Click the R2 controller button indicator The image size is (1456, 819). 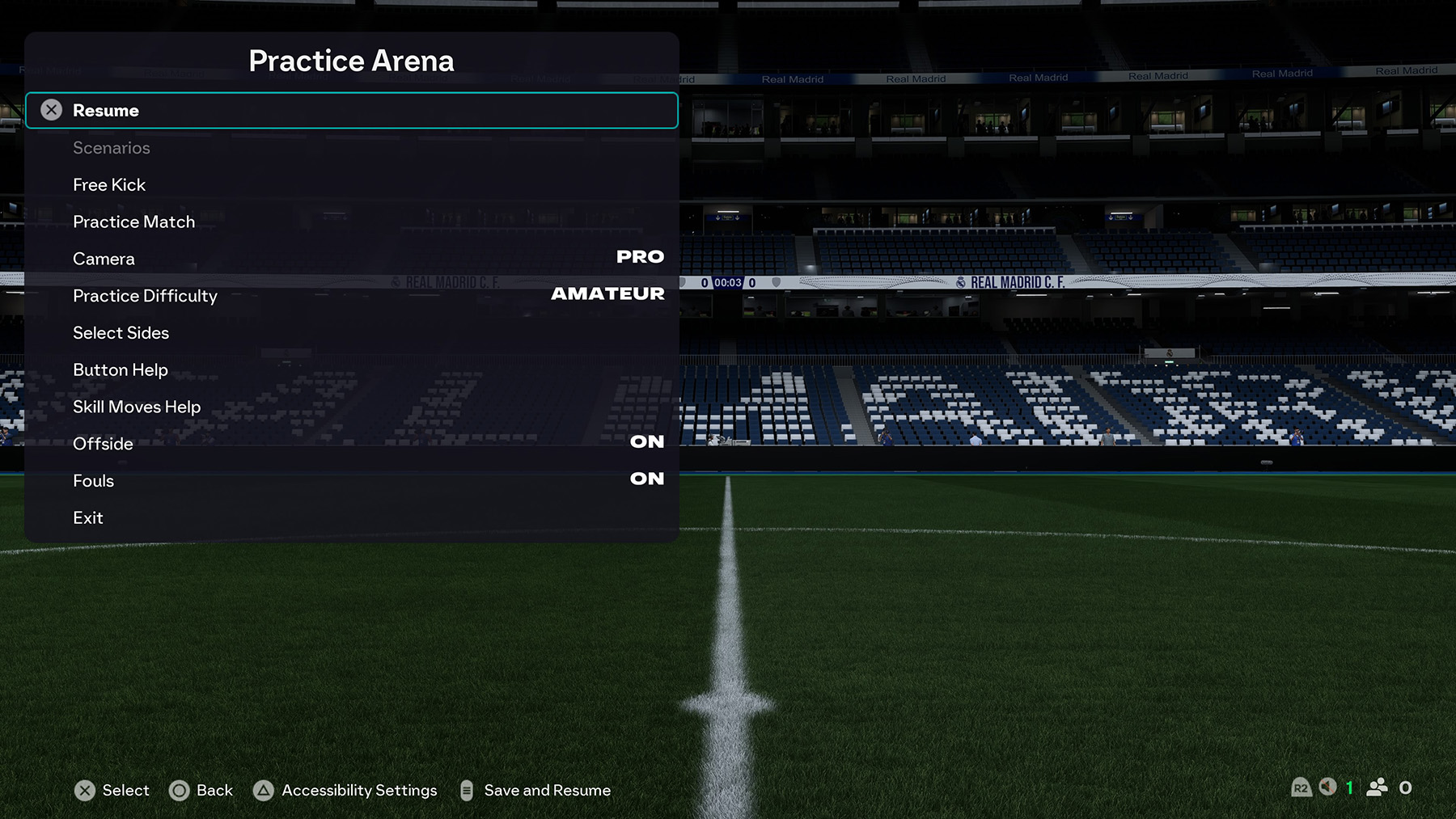click(x=1302, y=787)
